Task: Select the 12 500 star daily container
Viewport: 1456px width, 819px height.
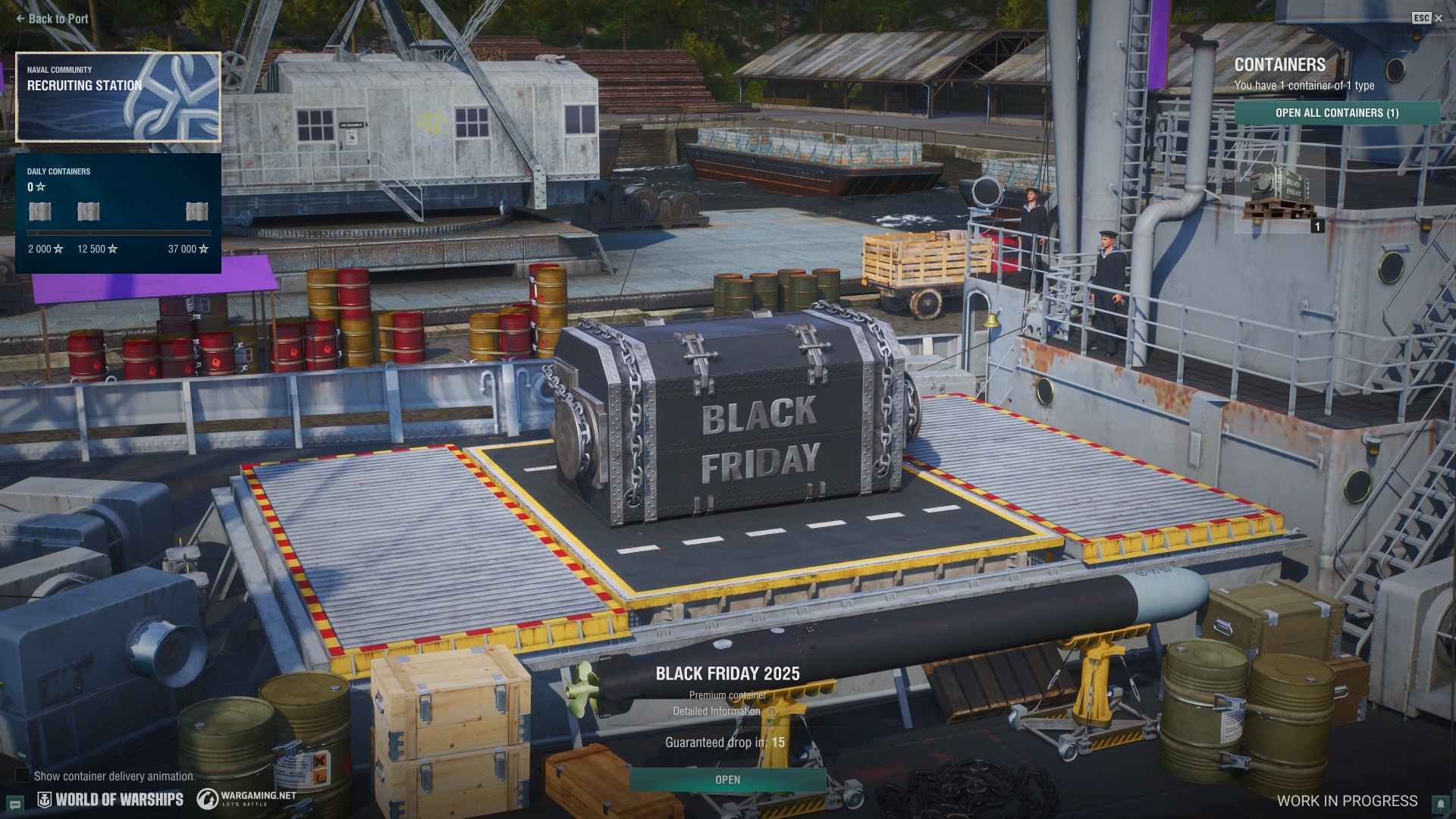Action: [x=89, y=212]
